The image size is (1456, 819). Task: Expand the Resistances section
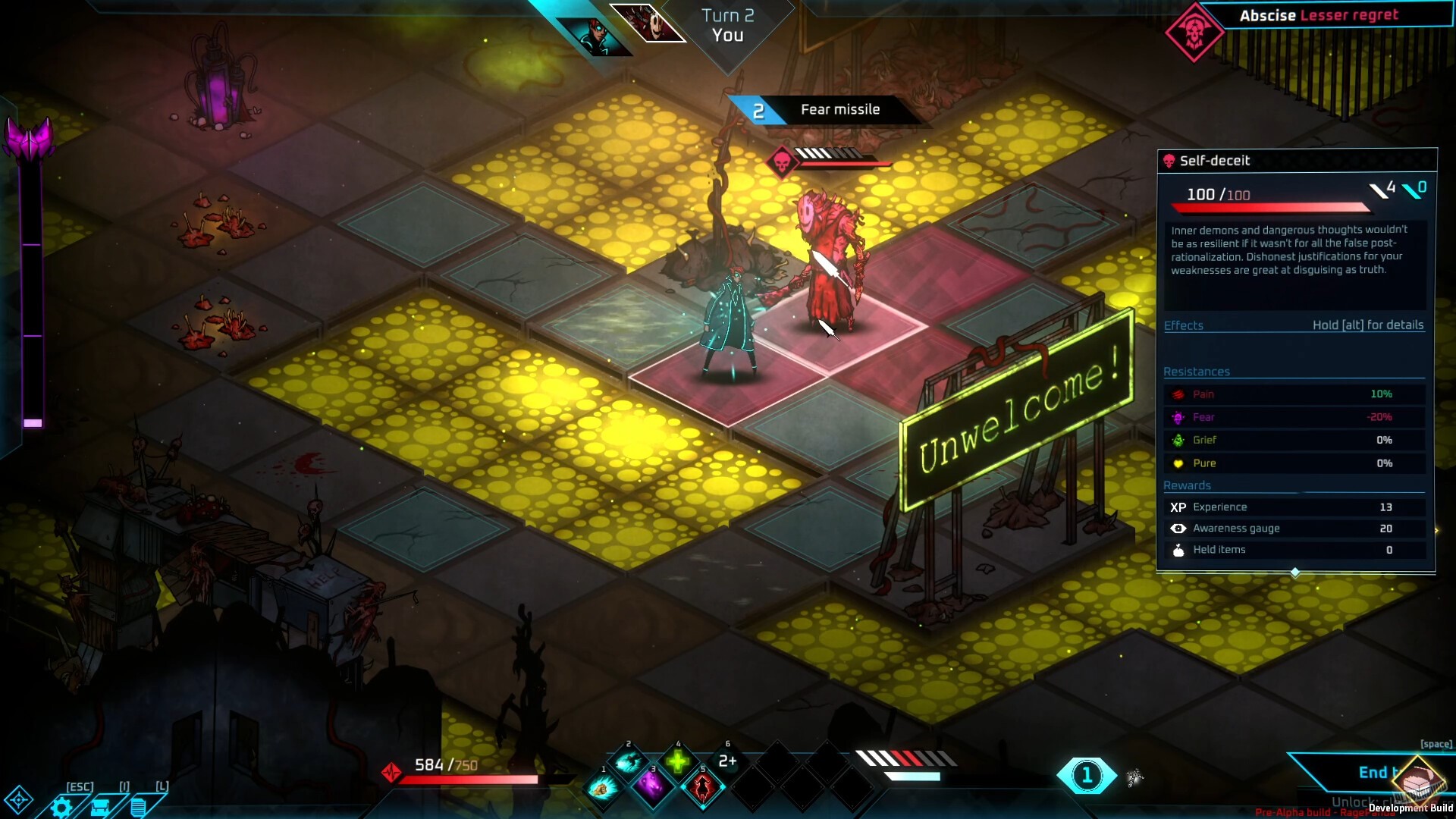point(1197,372)
